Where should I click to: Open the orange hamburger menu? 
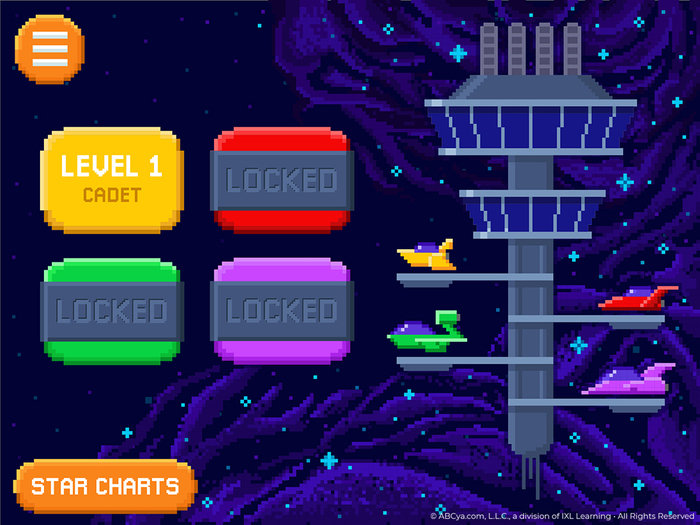50,49
